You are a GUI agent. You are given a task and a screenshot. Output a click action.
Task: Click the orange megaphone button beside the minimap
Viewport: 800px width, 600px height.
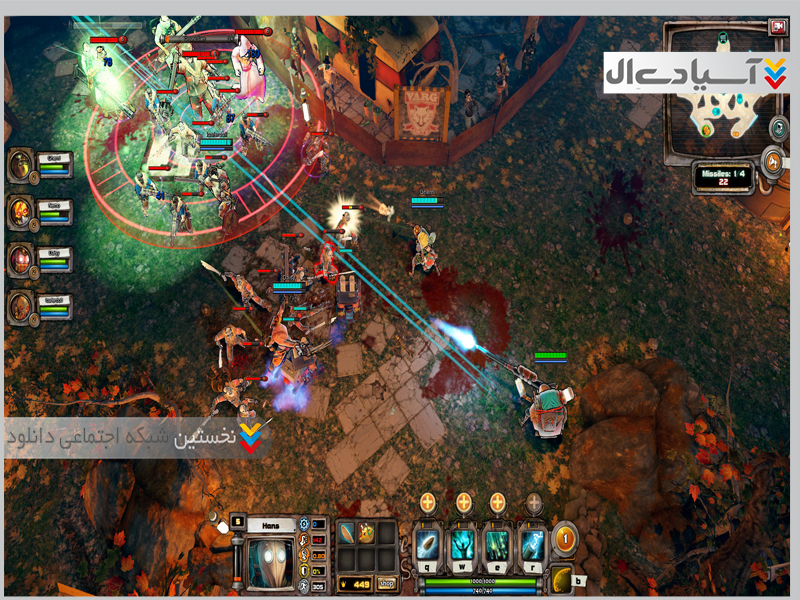(x=771, y=161)
